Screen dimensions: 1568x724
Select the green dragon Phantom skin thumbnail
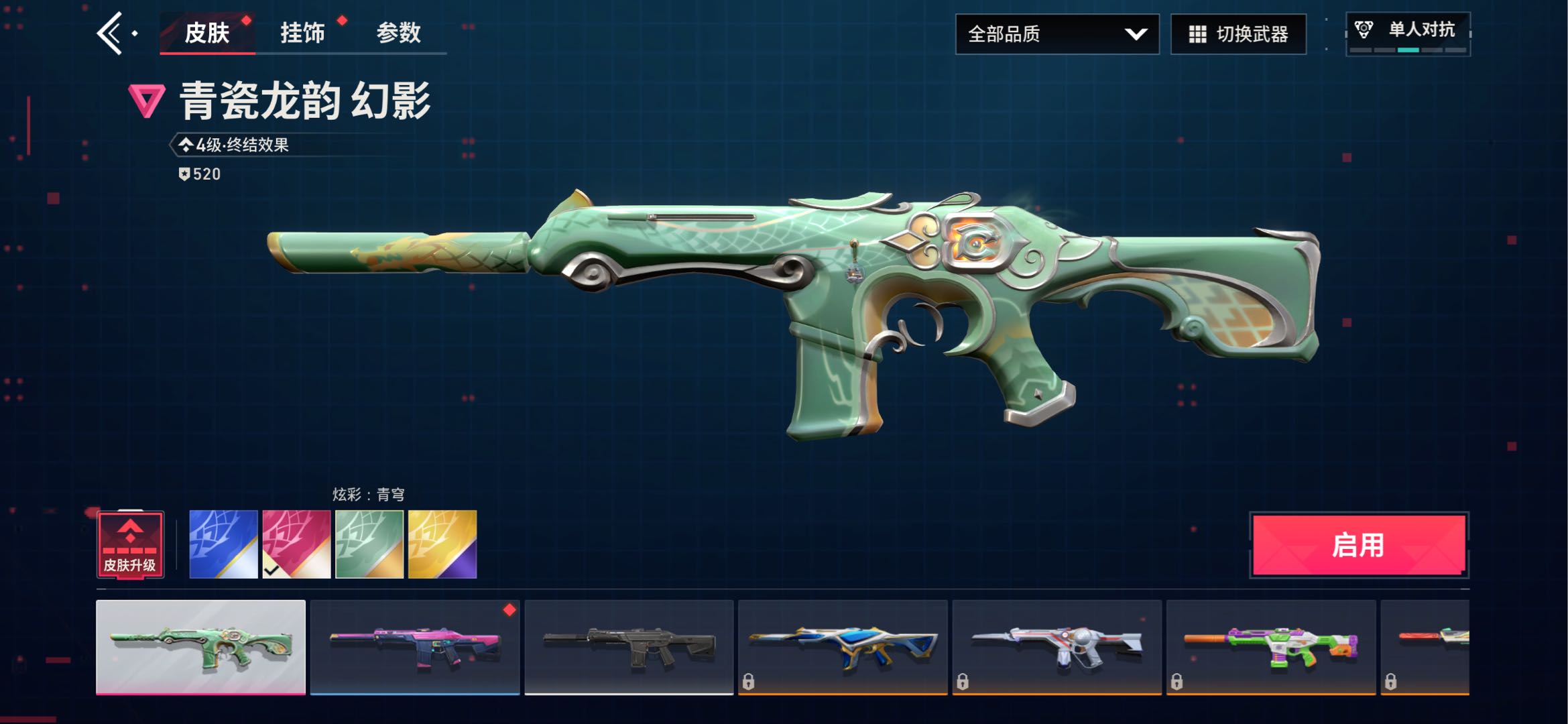[200, 647]
